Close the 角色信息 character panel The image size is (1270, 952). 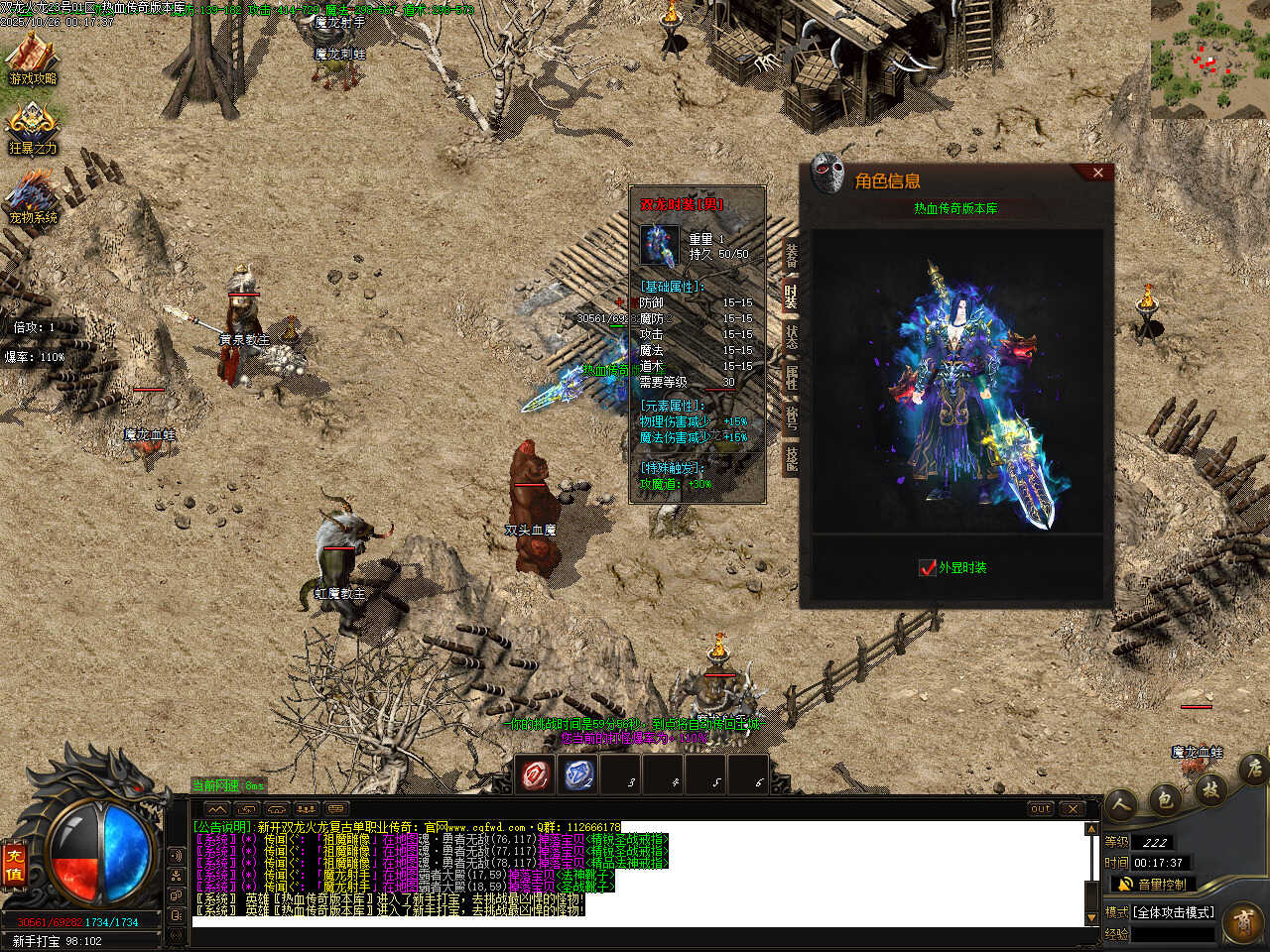[1097, 173]
